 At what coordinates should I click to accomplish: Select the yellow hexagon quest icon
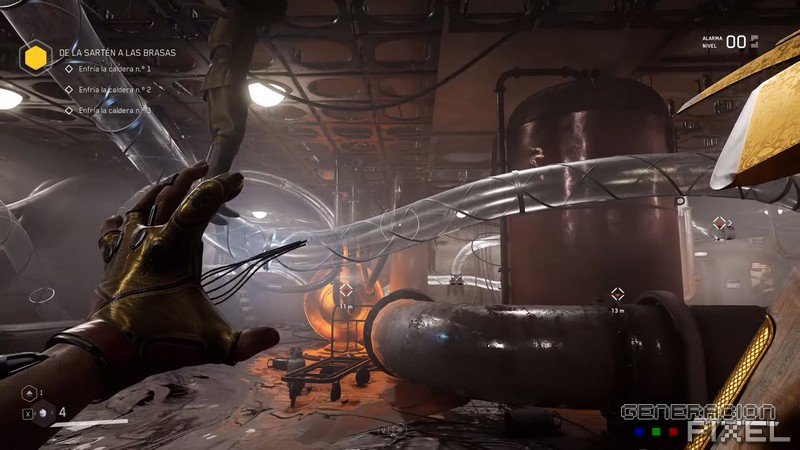[37, 58]
